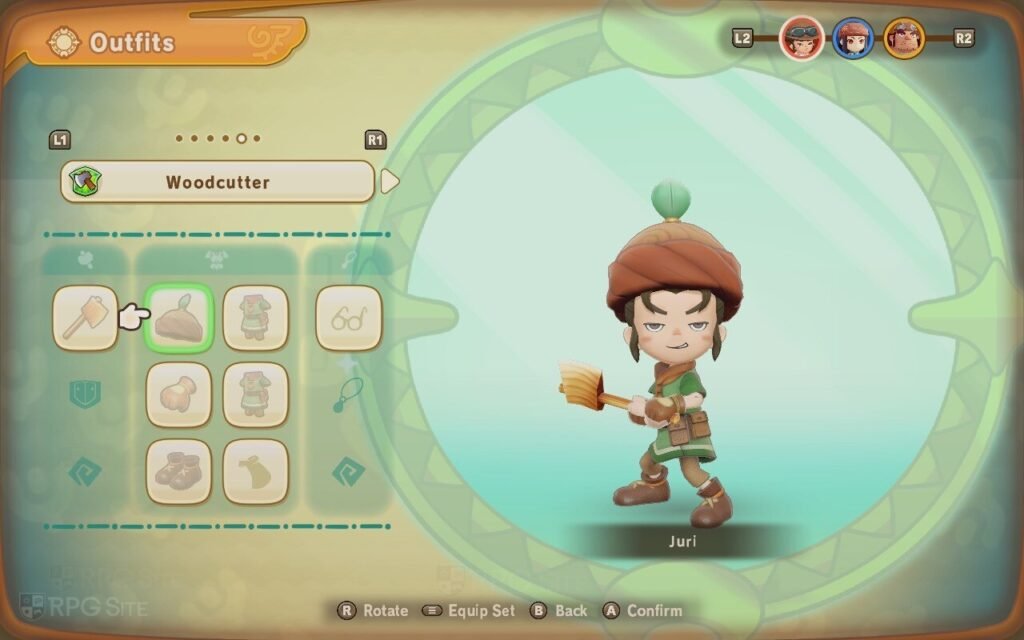Image resolution: width=1024 pixels, height=640 pixels.
Task: Open the Woodcutter outfit set selector
Action: point(217,182)
